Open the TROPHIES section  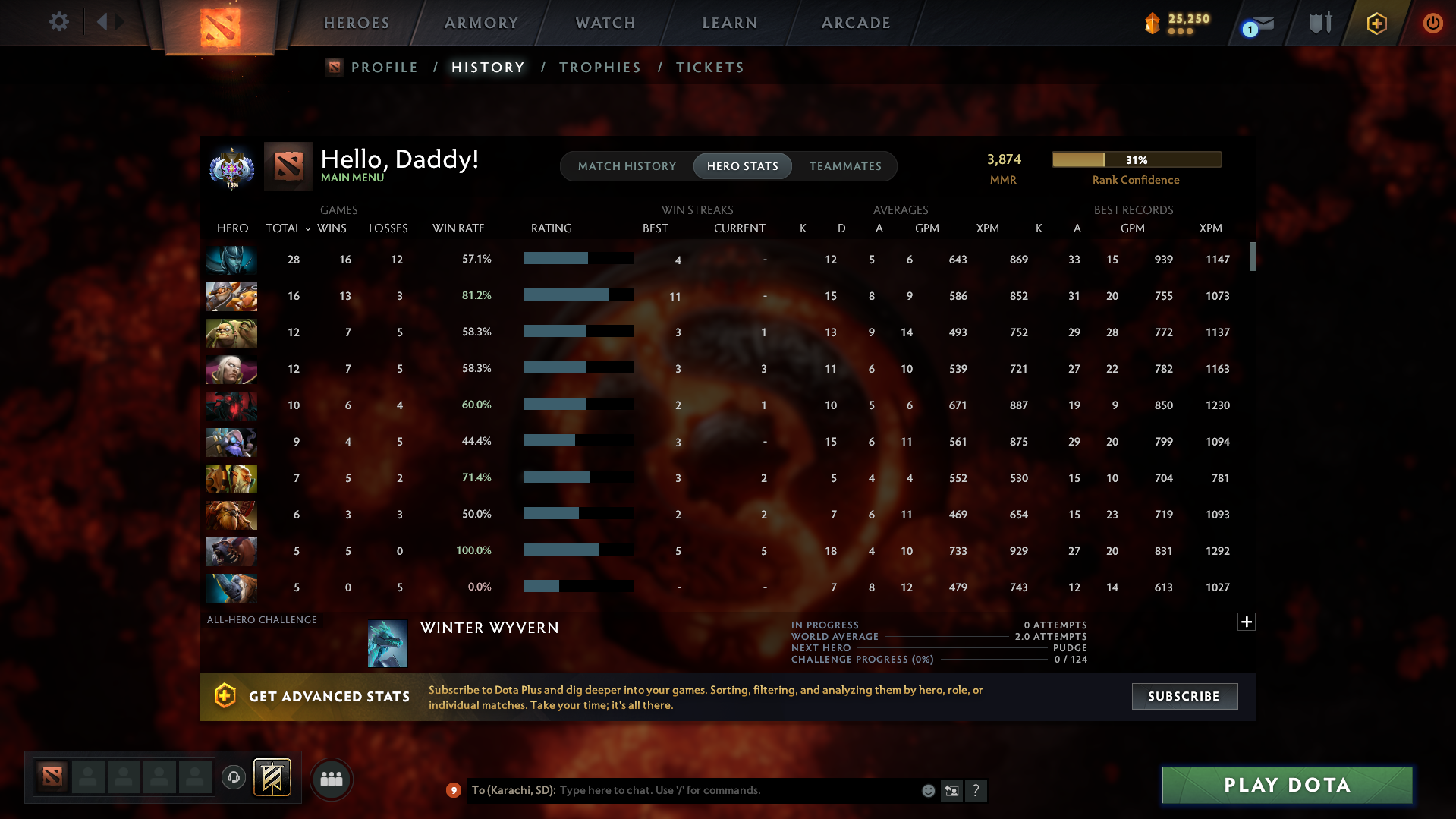599,67
